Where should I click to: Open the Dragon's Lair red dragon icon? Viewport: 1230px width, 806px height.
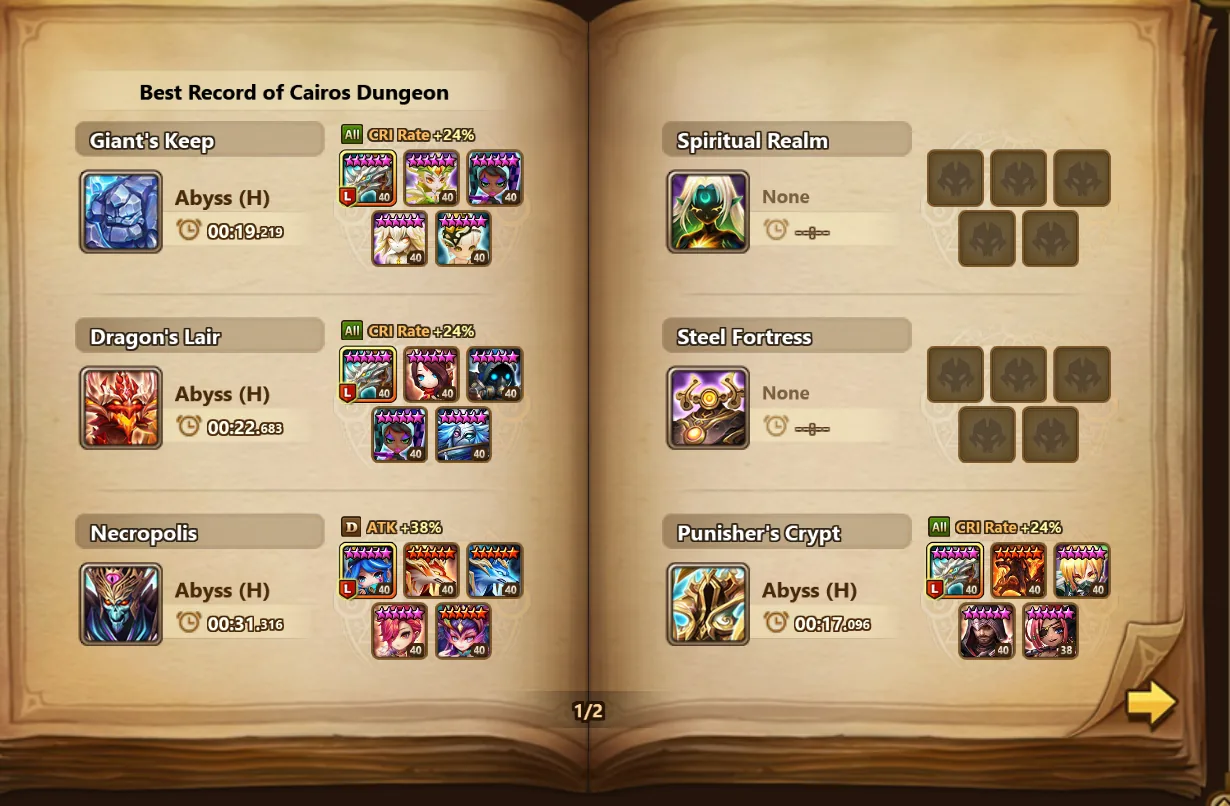click(x=121, y=407)
